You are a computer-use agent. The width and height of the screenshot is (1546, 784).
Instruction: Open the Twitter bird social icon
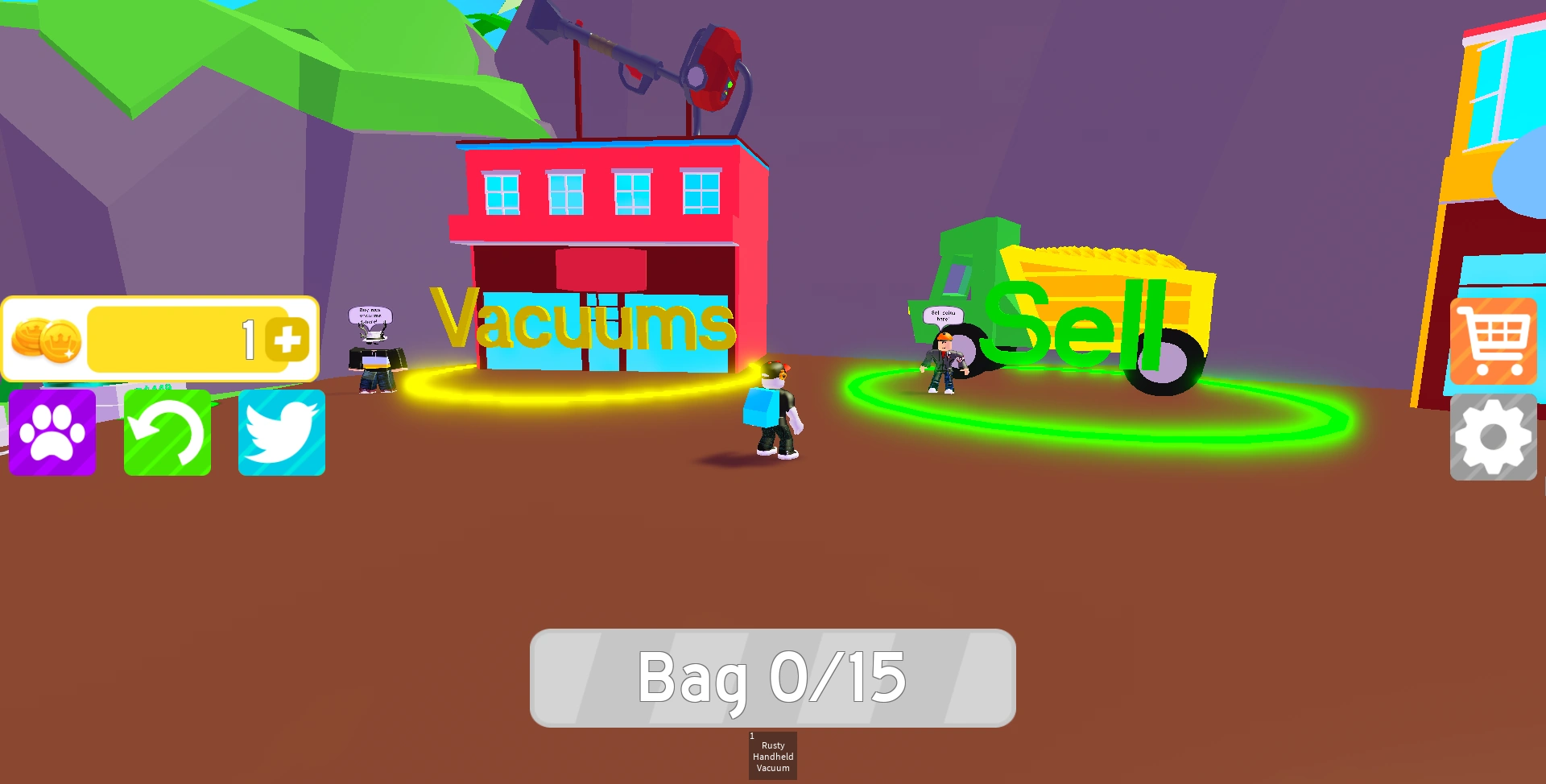point(280,432)
